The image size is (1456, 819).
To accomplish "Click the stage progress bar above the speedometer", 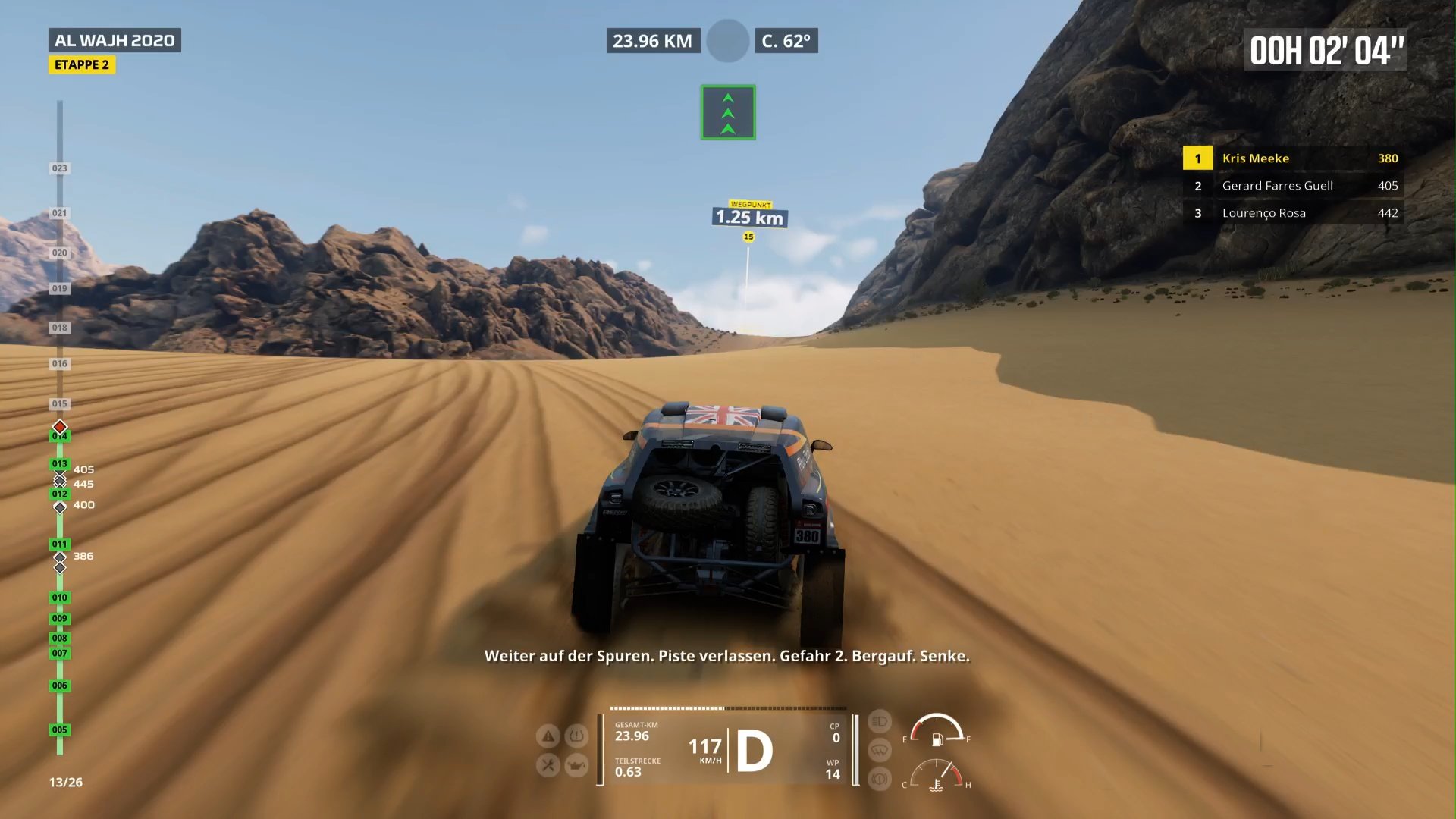I will point(728,708).
